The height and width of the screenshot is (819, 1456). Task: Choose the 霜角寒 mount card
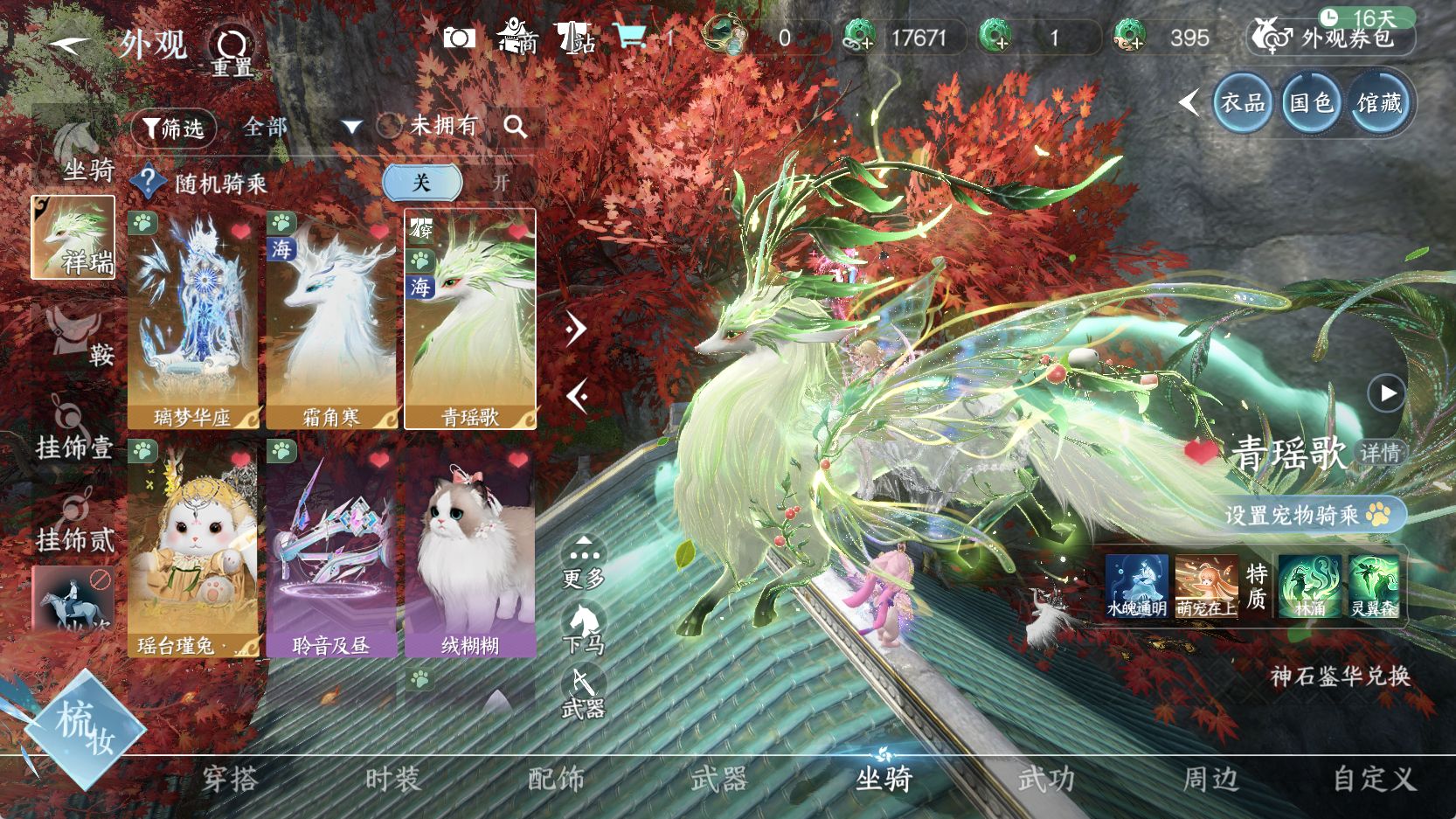331,319
